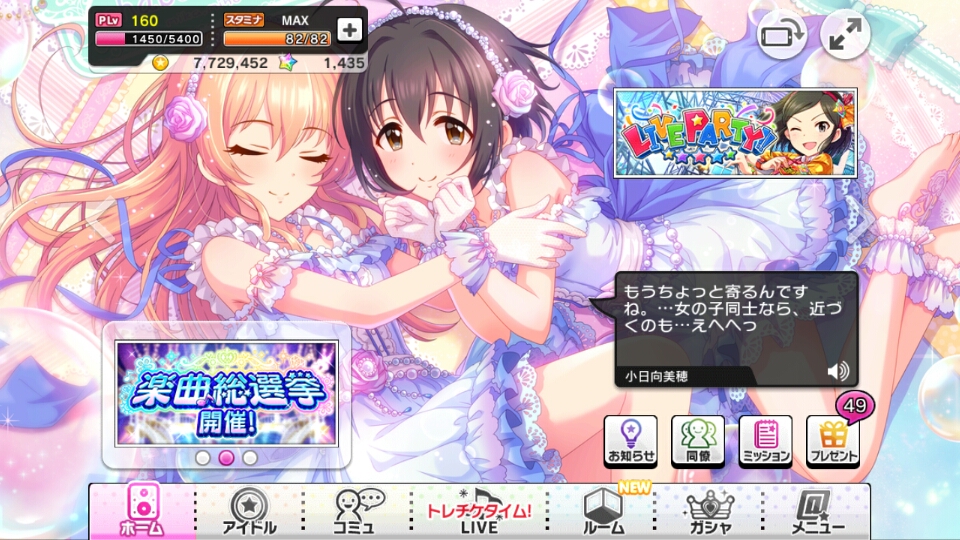Open the LIVE tab
Viewport: 960px width, 540px height.
coord(478,512)
